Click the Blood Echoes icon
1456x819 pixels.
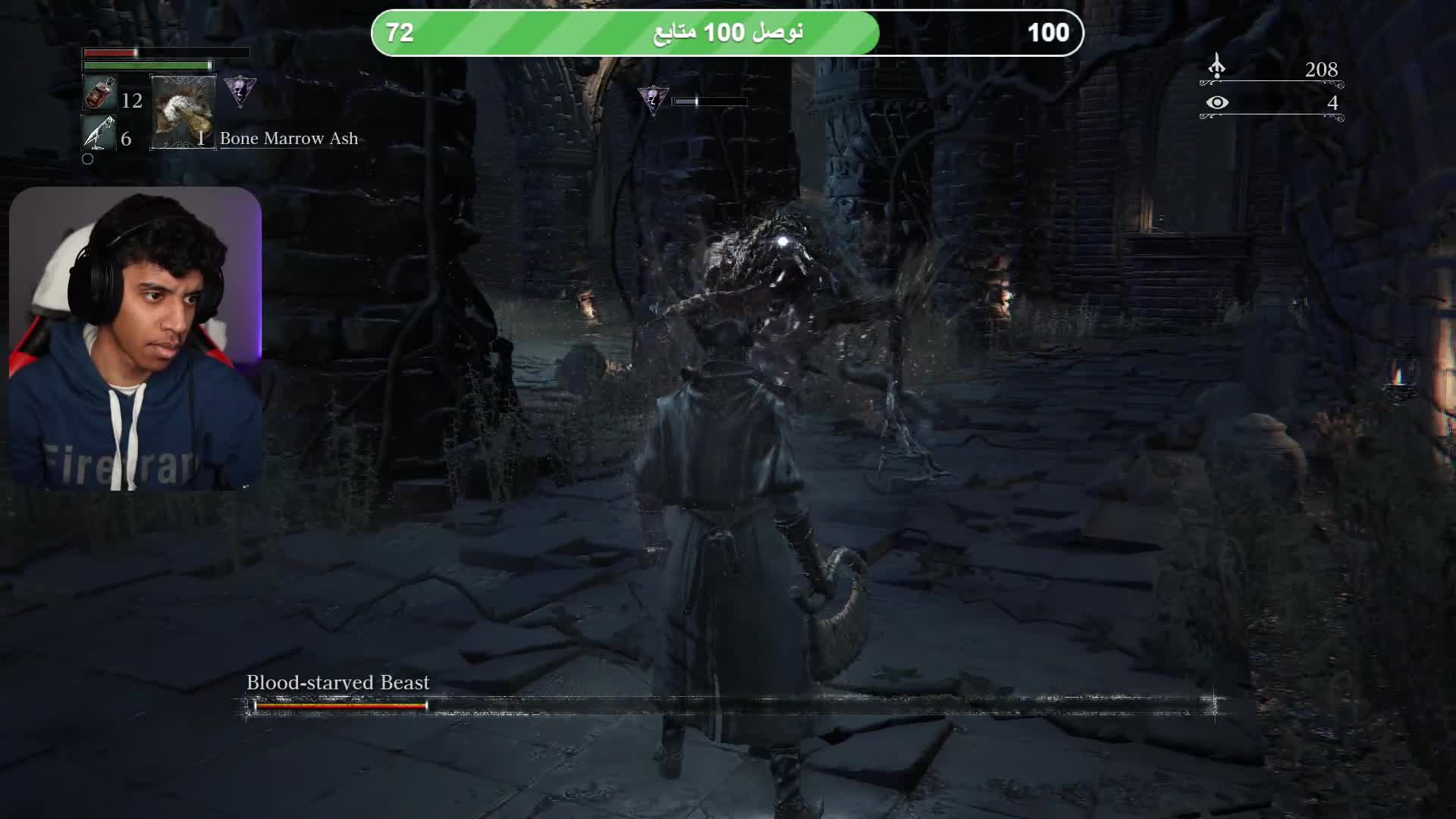click(1216, 67)
